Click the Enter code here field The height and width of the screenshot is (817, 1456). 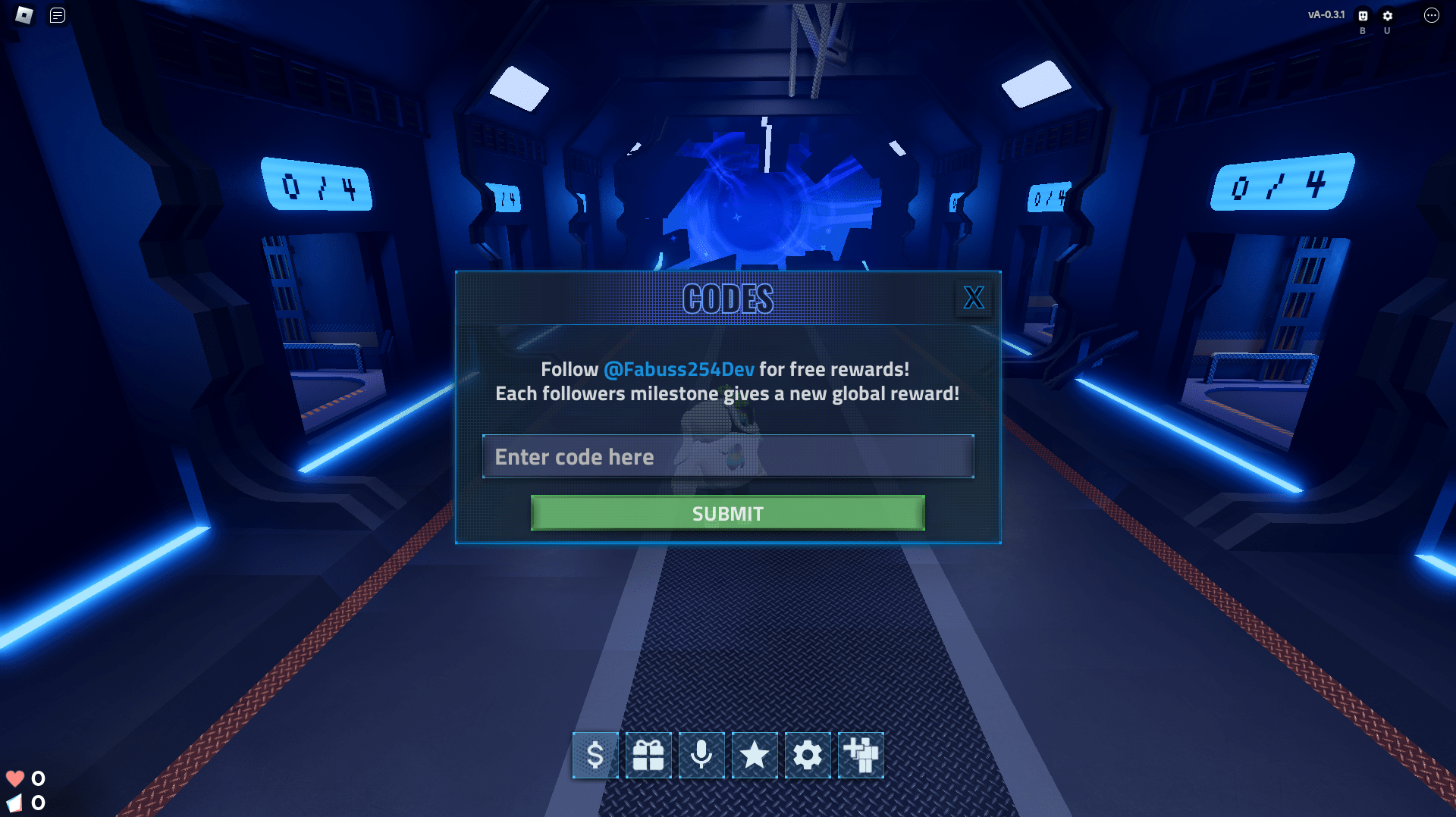pyautogui.click(x=727, y=456)
